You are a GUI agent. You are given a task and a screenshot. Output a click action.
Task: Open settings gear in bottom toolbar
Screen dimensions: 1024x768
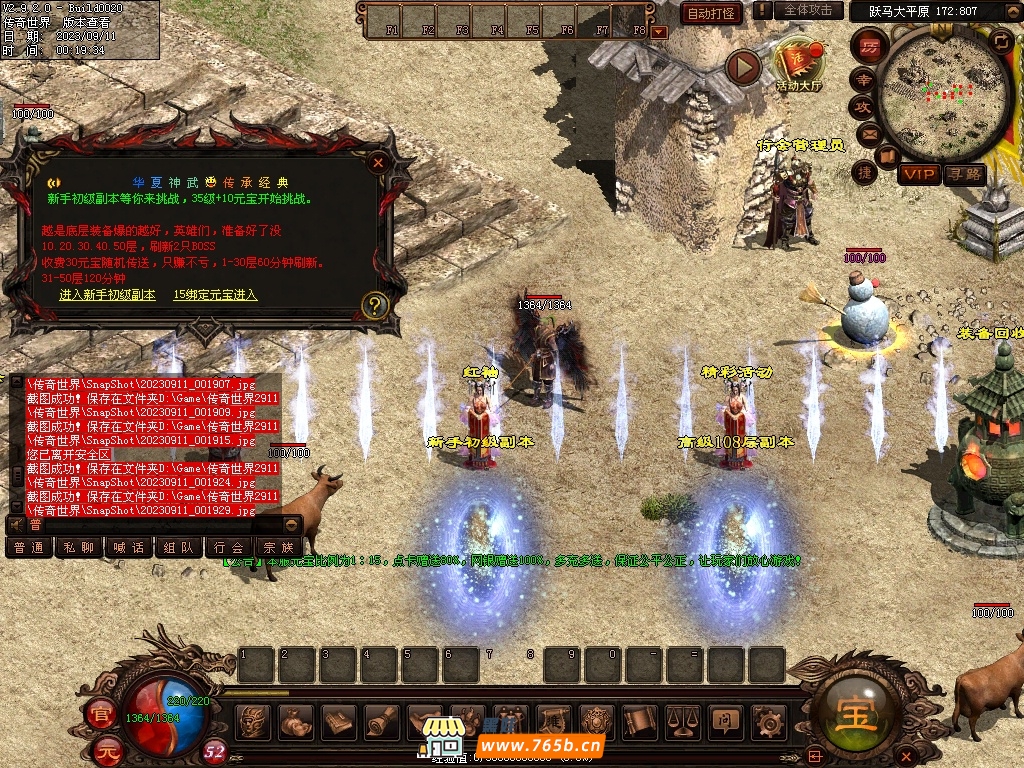point(768,721)
